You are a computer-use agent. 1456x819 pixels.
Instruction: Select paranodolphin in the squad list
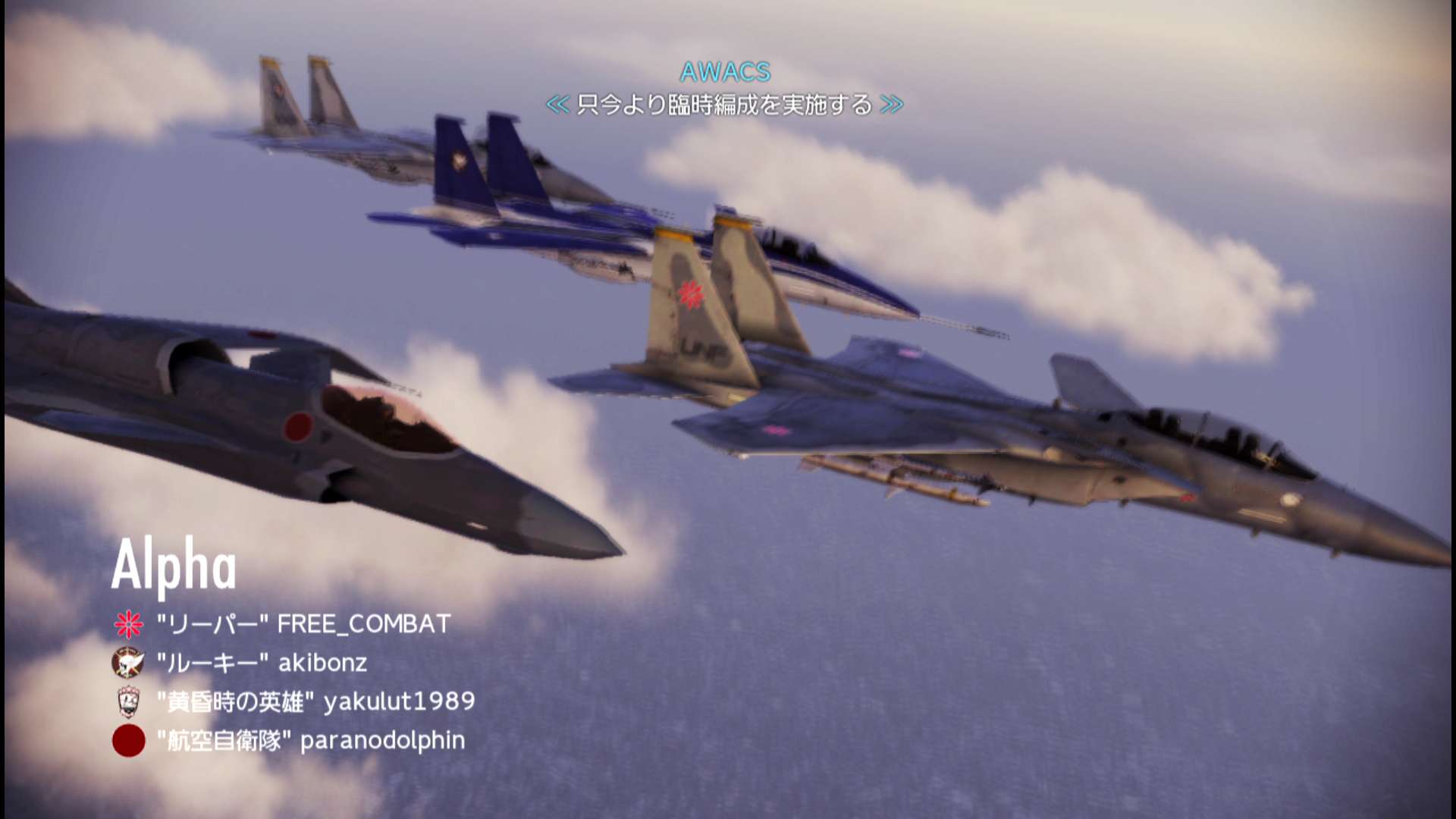[311, 740]
